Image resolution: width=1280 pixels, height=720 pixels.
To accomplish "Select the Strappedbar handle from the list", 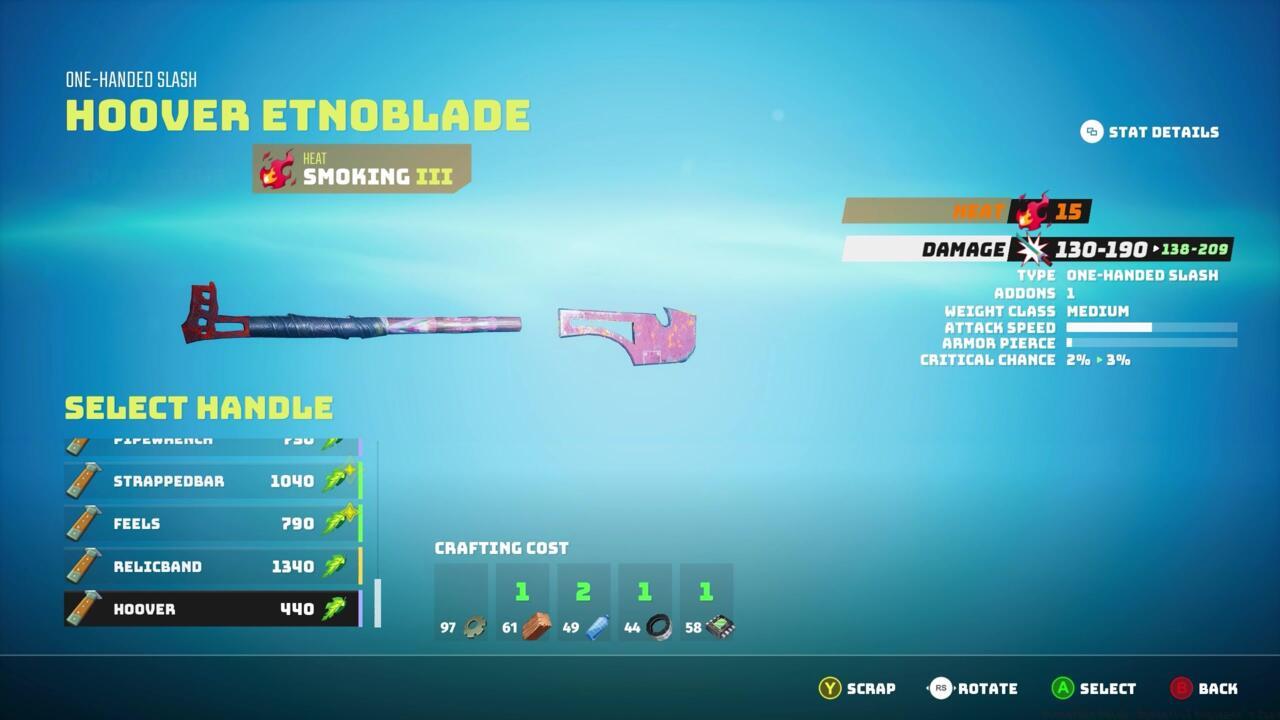I will [x=200, y=480].
